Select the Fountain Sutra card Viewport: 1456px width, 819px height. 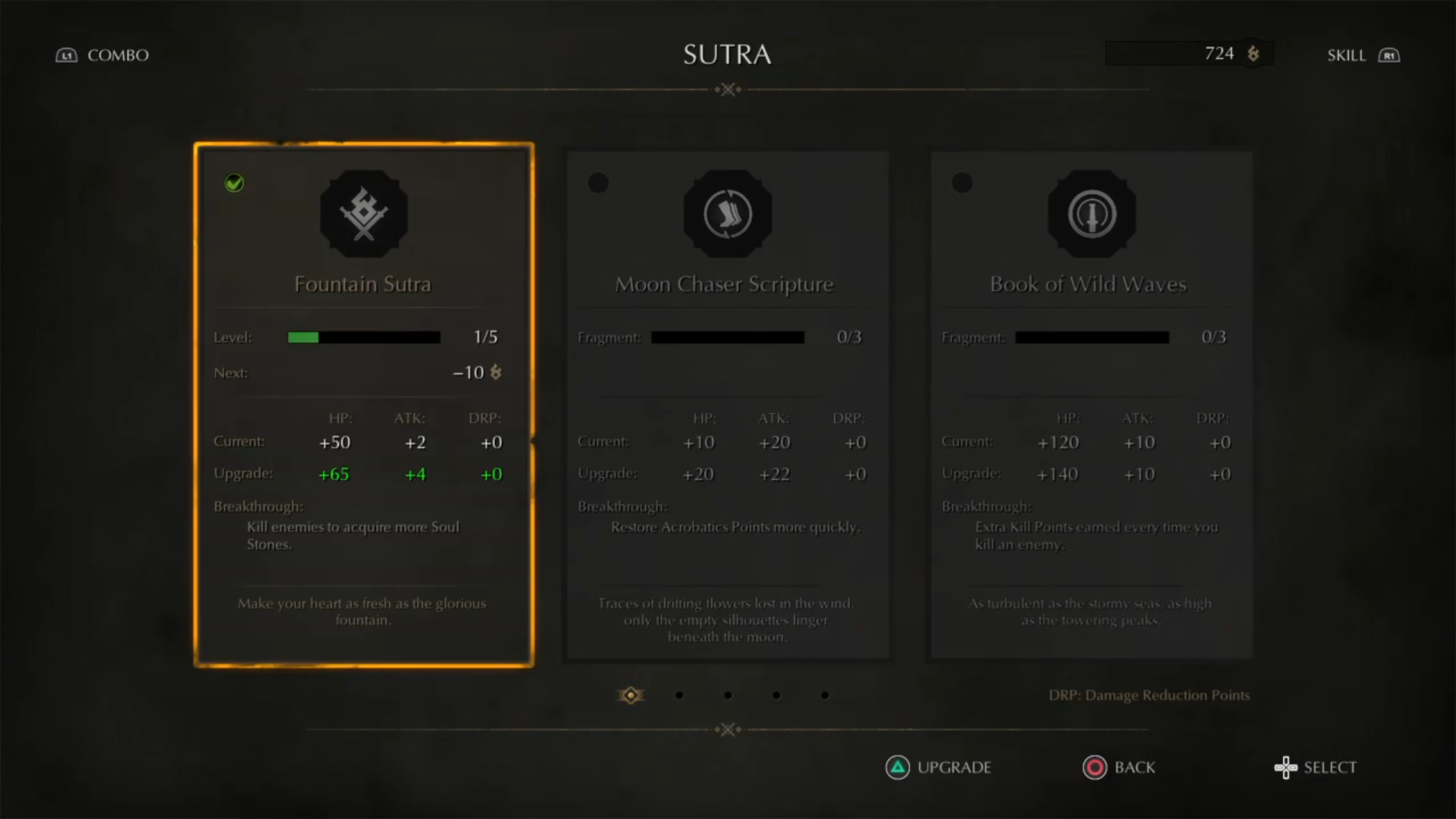coord(363,405)
